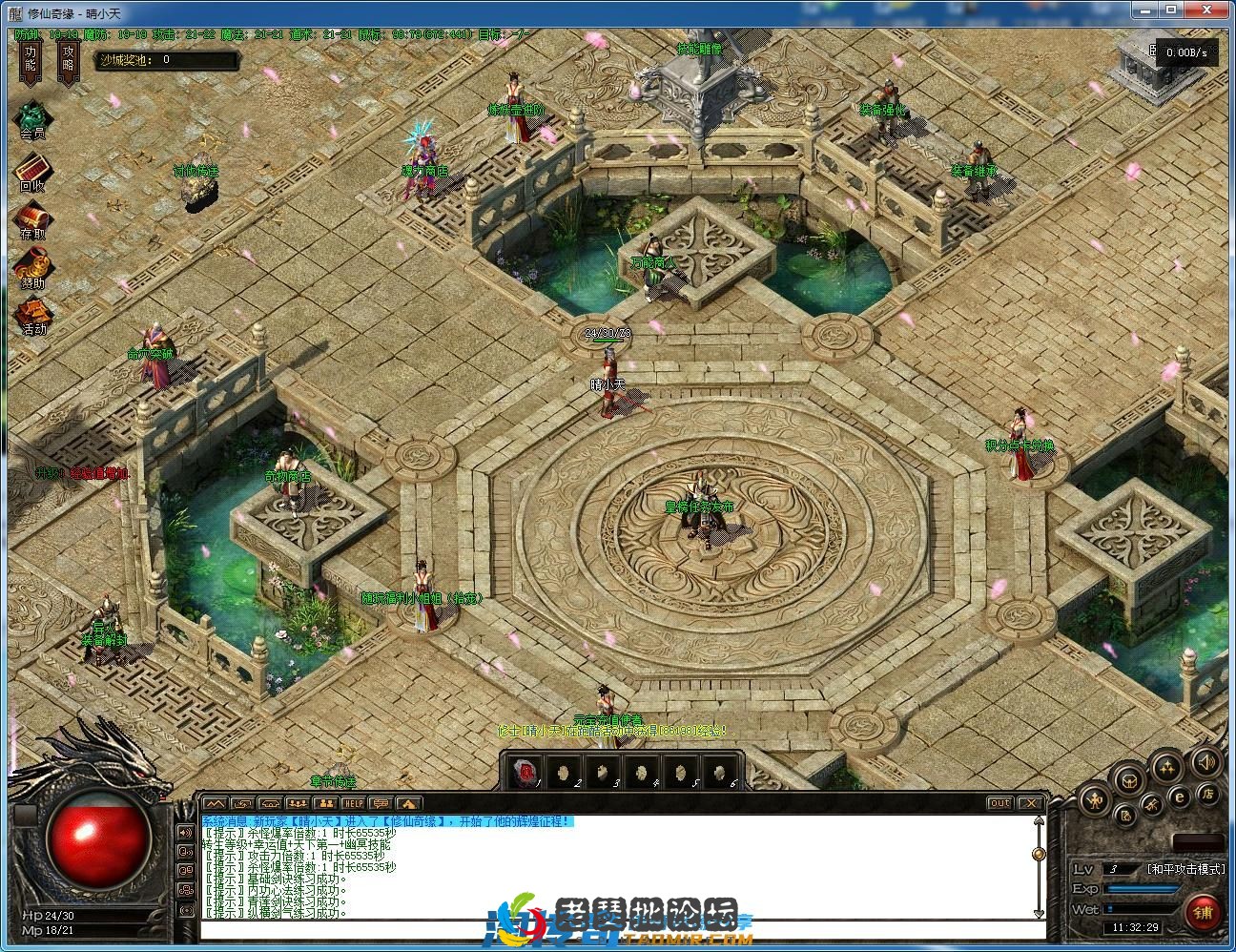1236x952 pixels.
Task: Toggle the upper speaker icon beside the chat log
Action: pyautogui.click(x=185, y=832)
